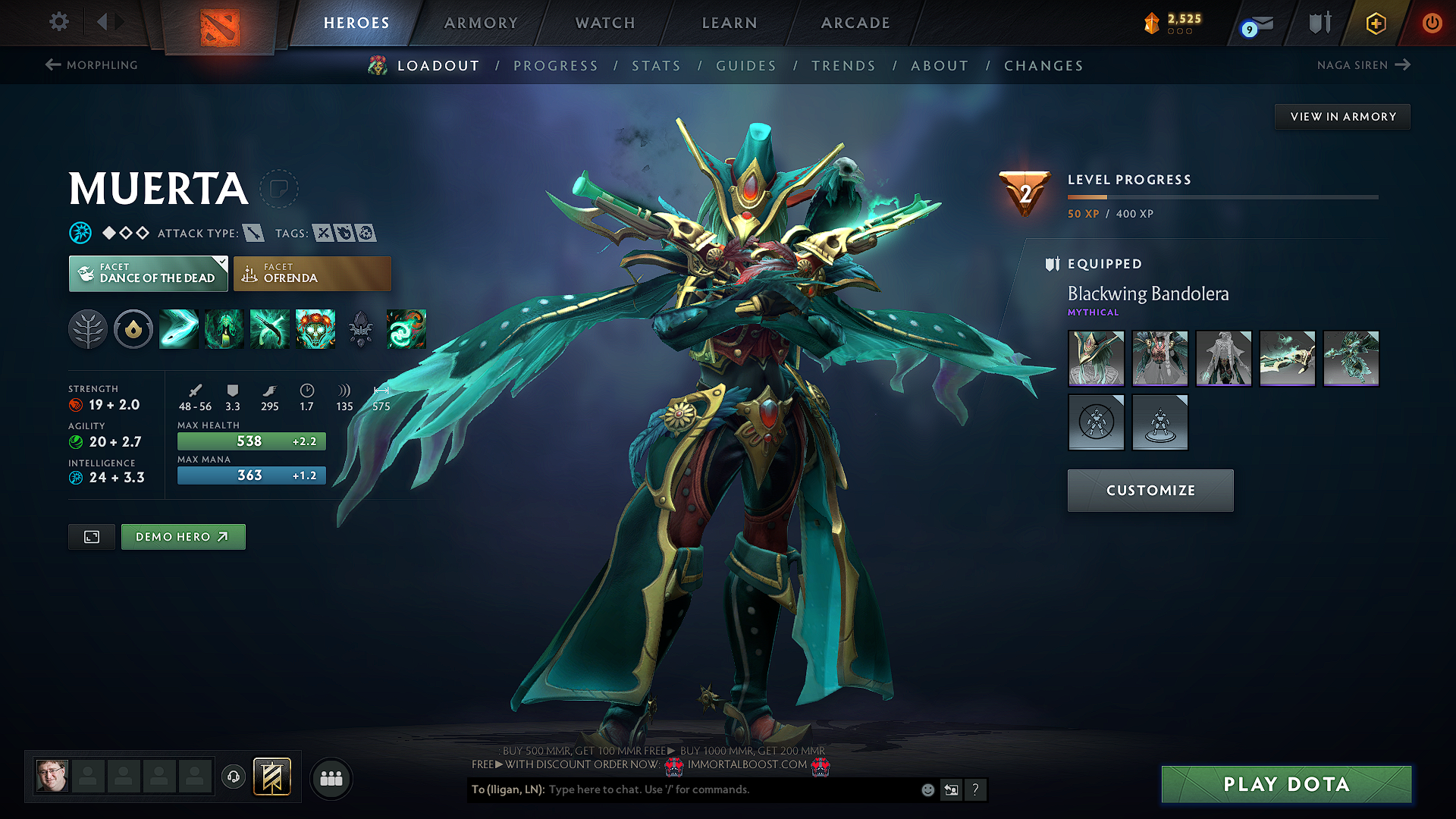Toggle the hero portrait view button near Demo Hero
1456x819 pixels.
[91, 536]
